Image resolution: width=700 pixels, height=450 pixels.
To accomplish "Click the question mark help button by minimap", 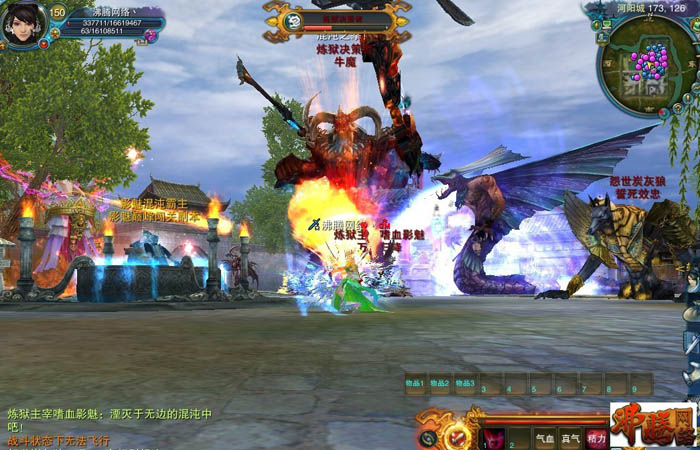I will click(x=679, y=107).
